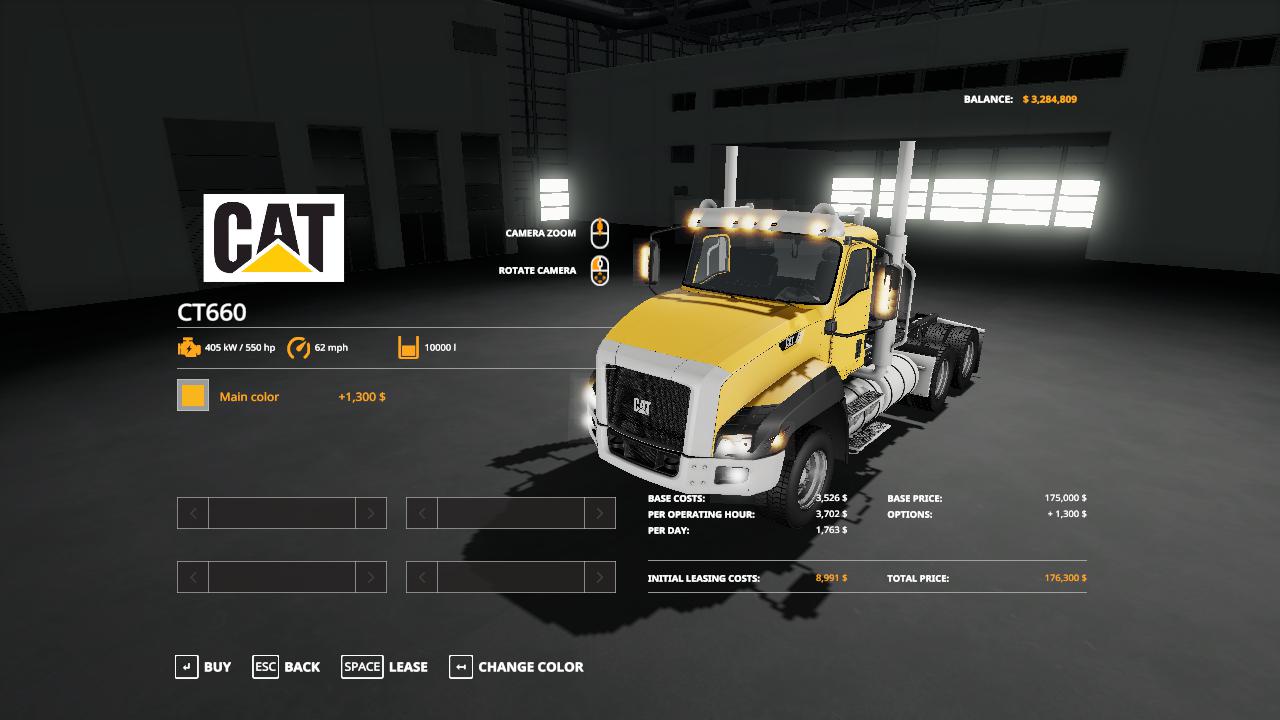Viewport: 1280px width, 720px height.
Task: Select the yellow Main color swatch
Action: click(193, 396)
